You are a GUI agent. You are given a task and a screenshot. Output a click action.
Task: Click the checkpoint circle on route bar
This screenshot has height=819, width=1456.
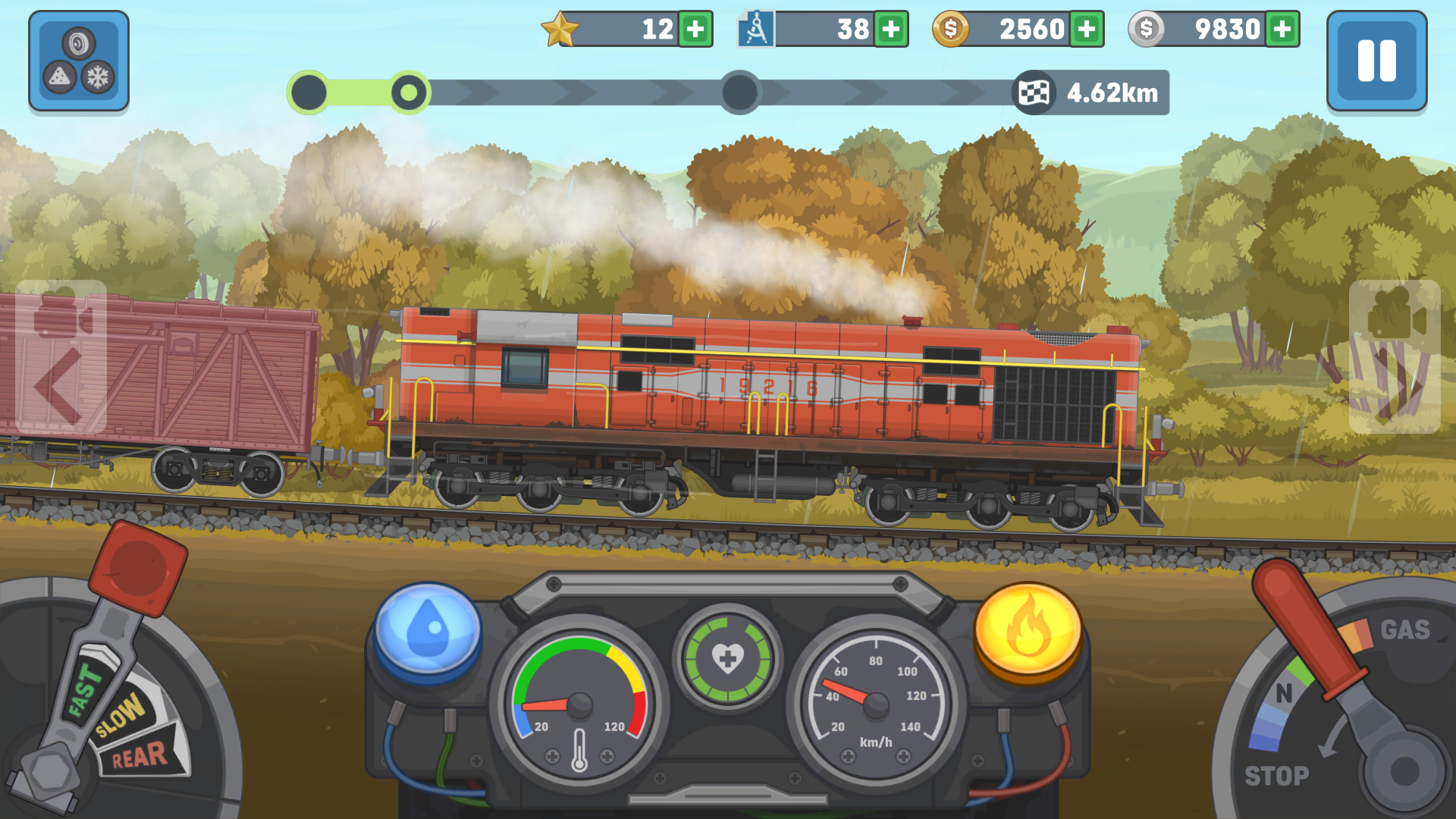(739, 93)
